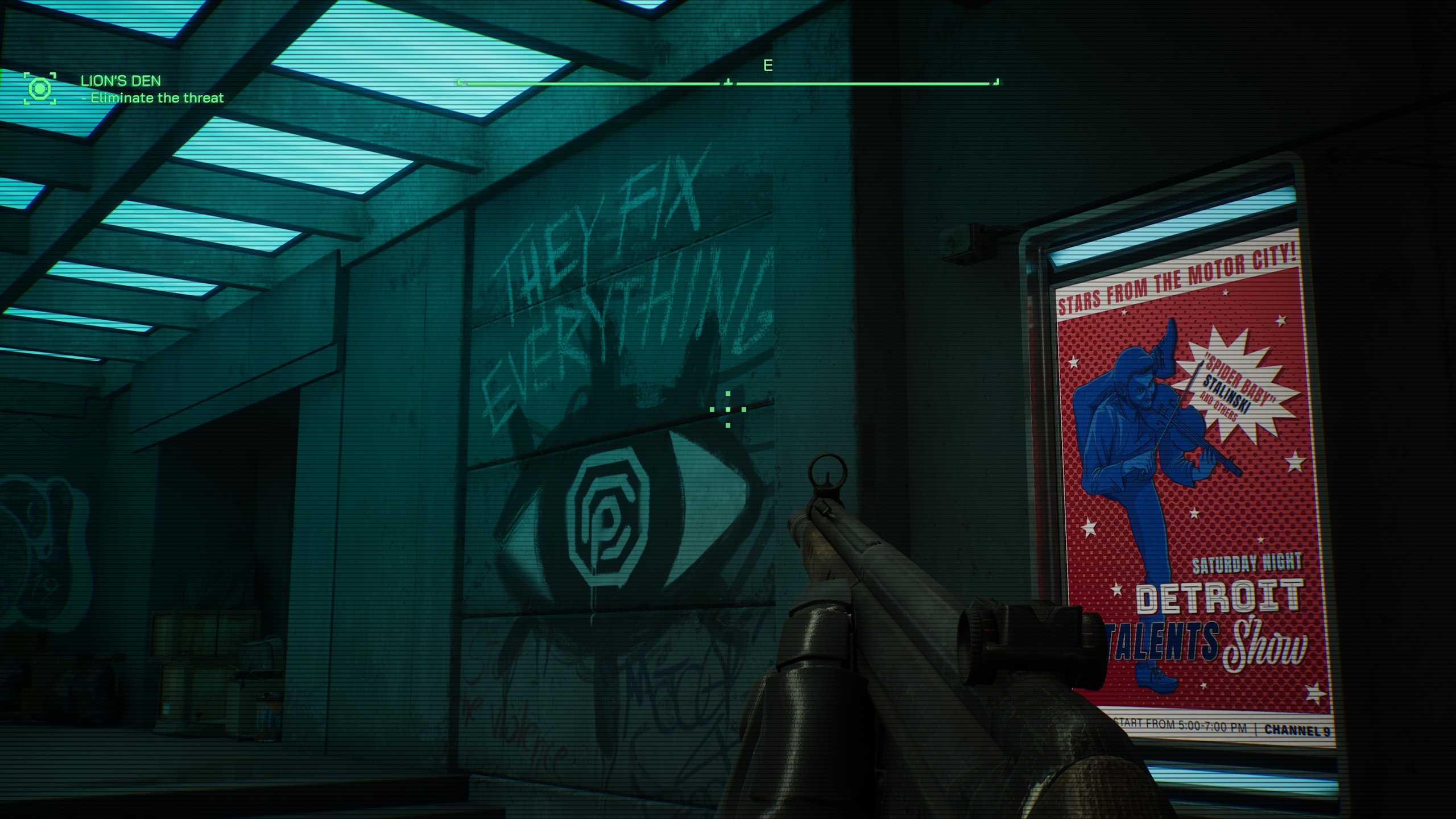
Task: Click the compass bar's E heading
Action: point(768,66)
